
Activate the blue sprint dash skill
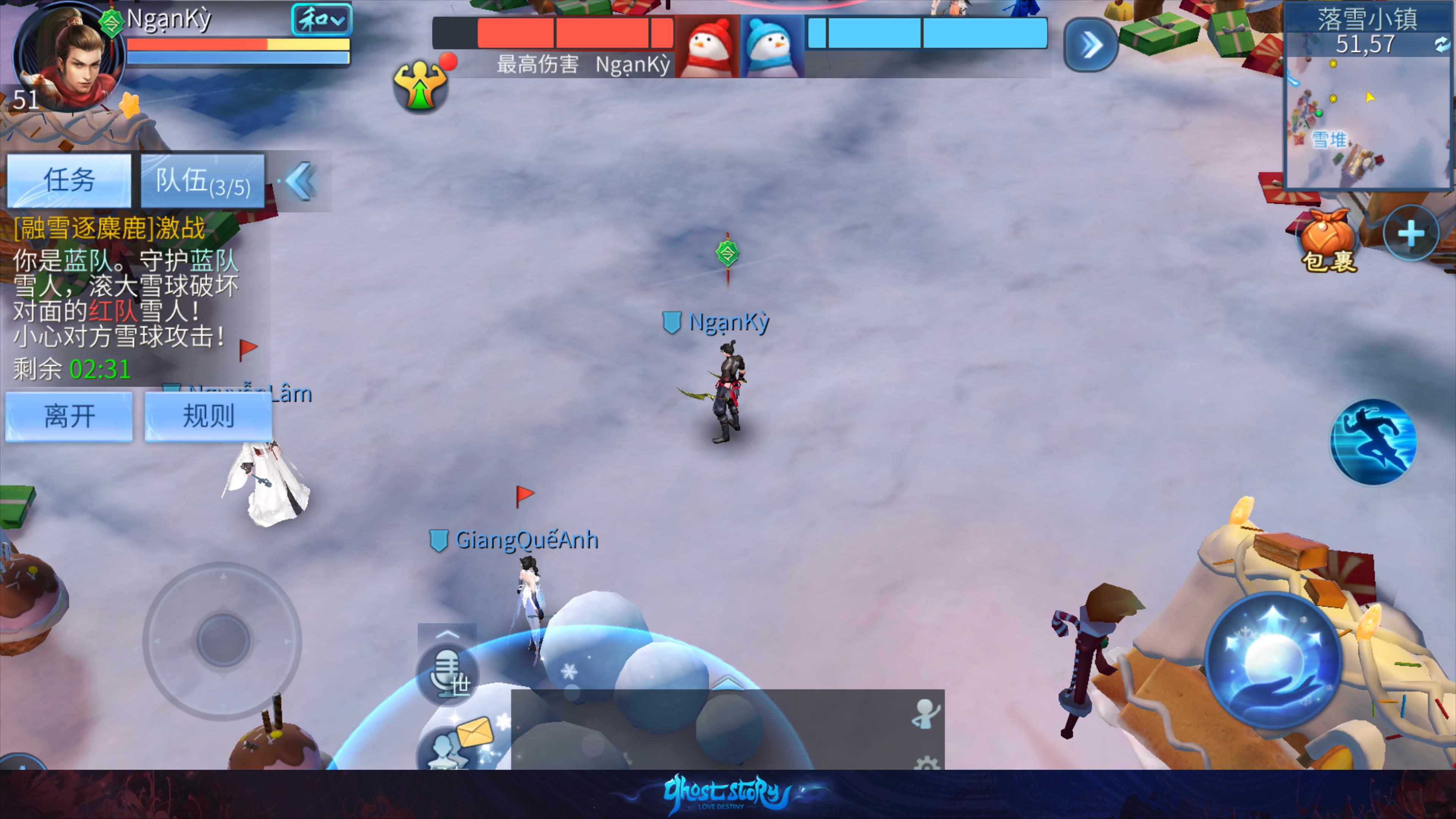tap(1373, 442)
